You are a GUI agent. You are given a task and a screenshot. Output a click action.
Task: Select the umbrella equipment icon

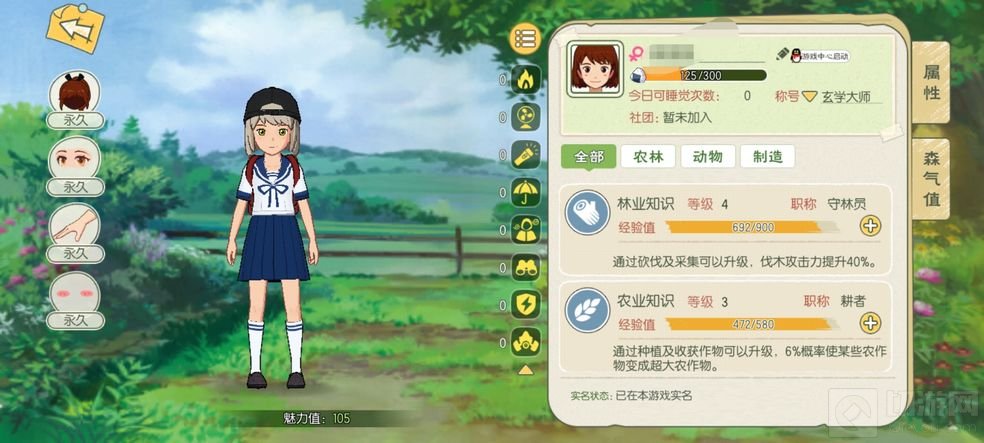coord(525,192)
